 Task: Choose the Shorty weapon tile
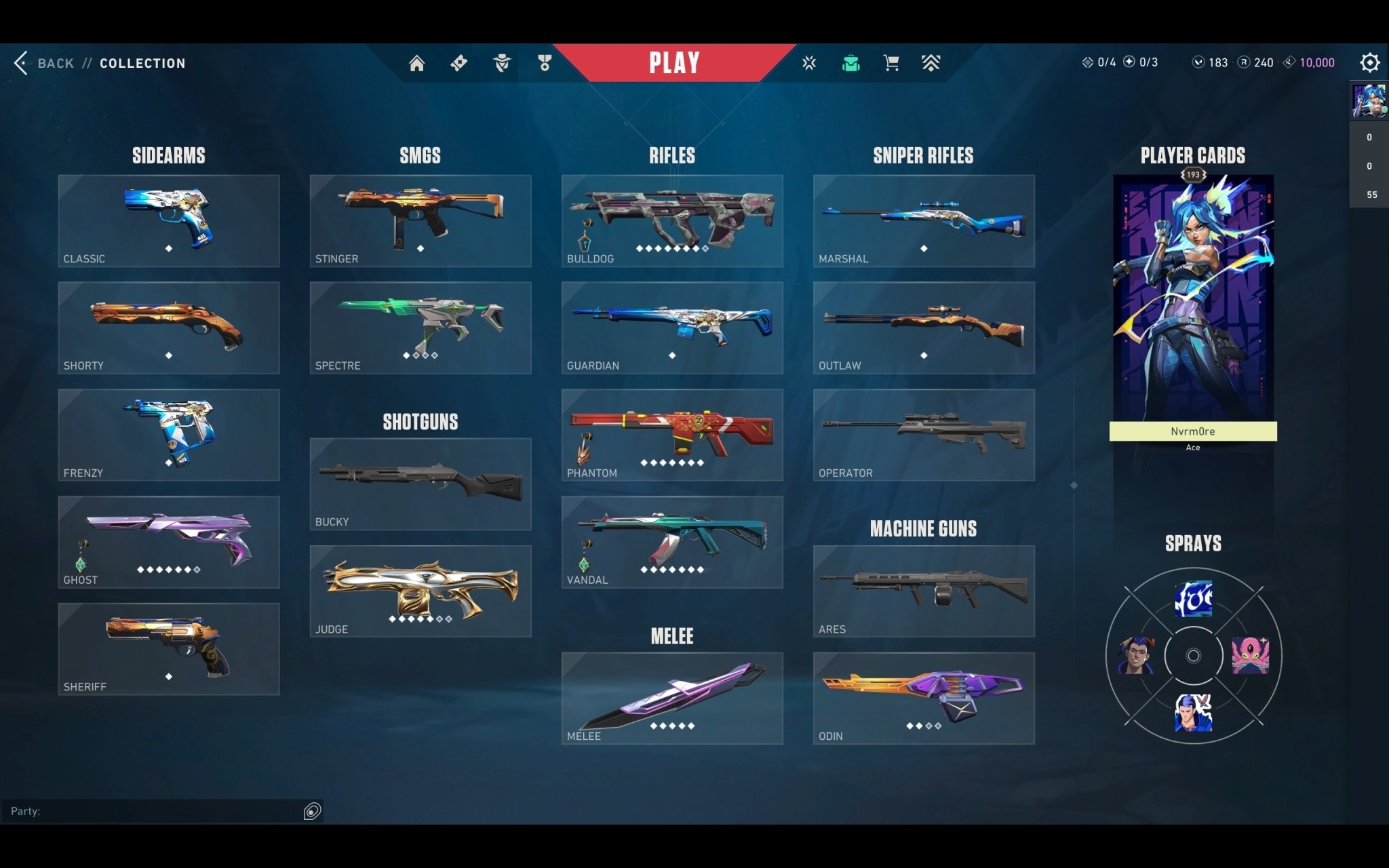169,328
